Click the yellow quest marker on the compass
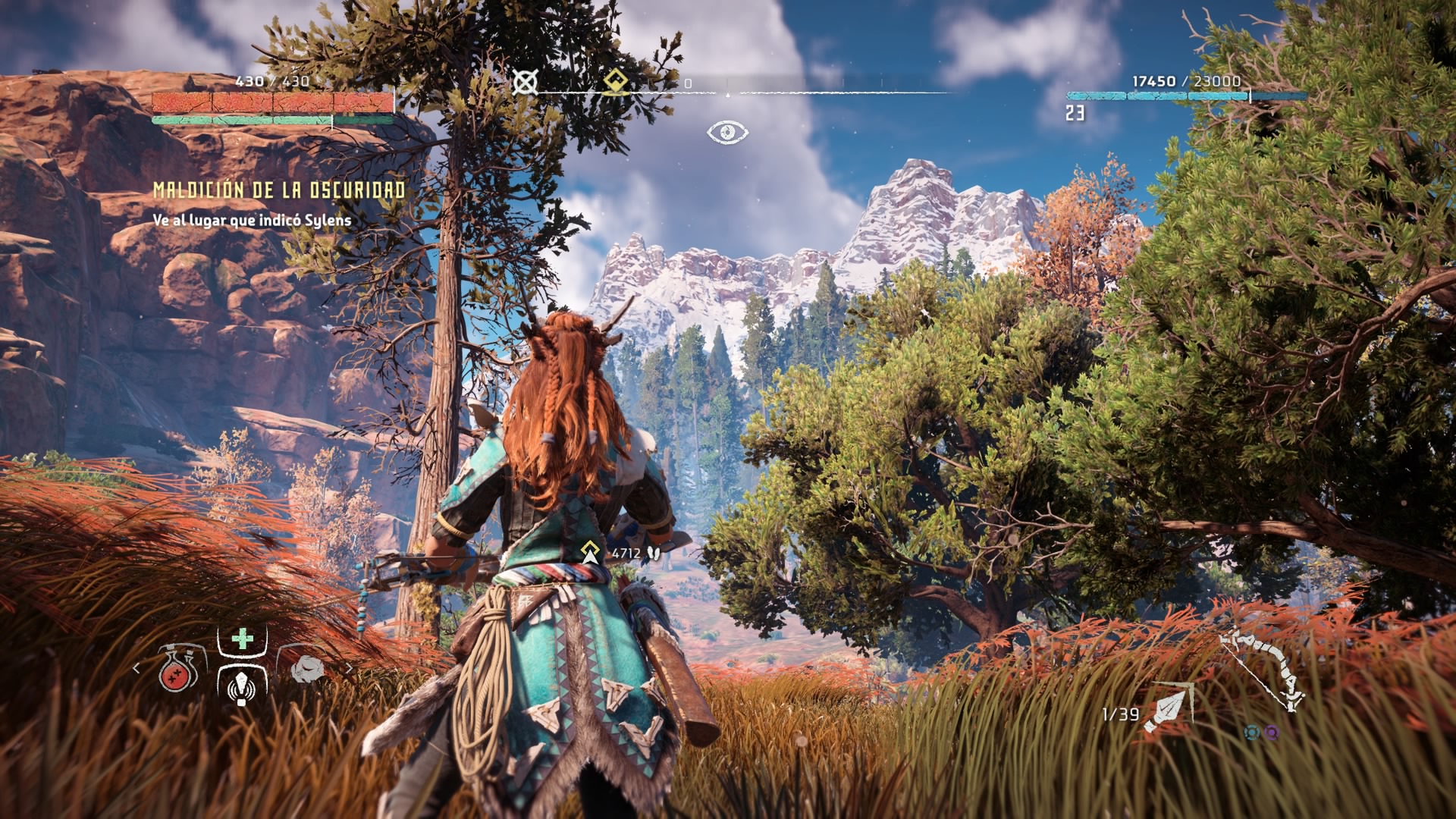Screen dimensions: 1456x819 tap(616, 82)
